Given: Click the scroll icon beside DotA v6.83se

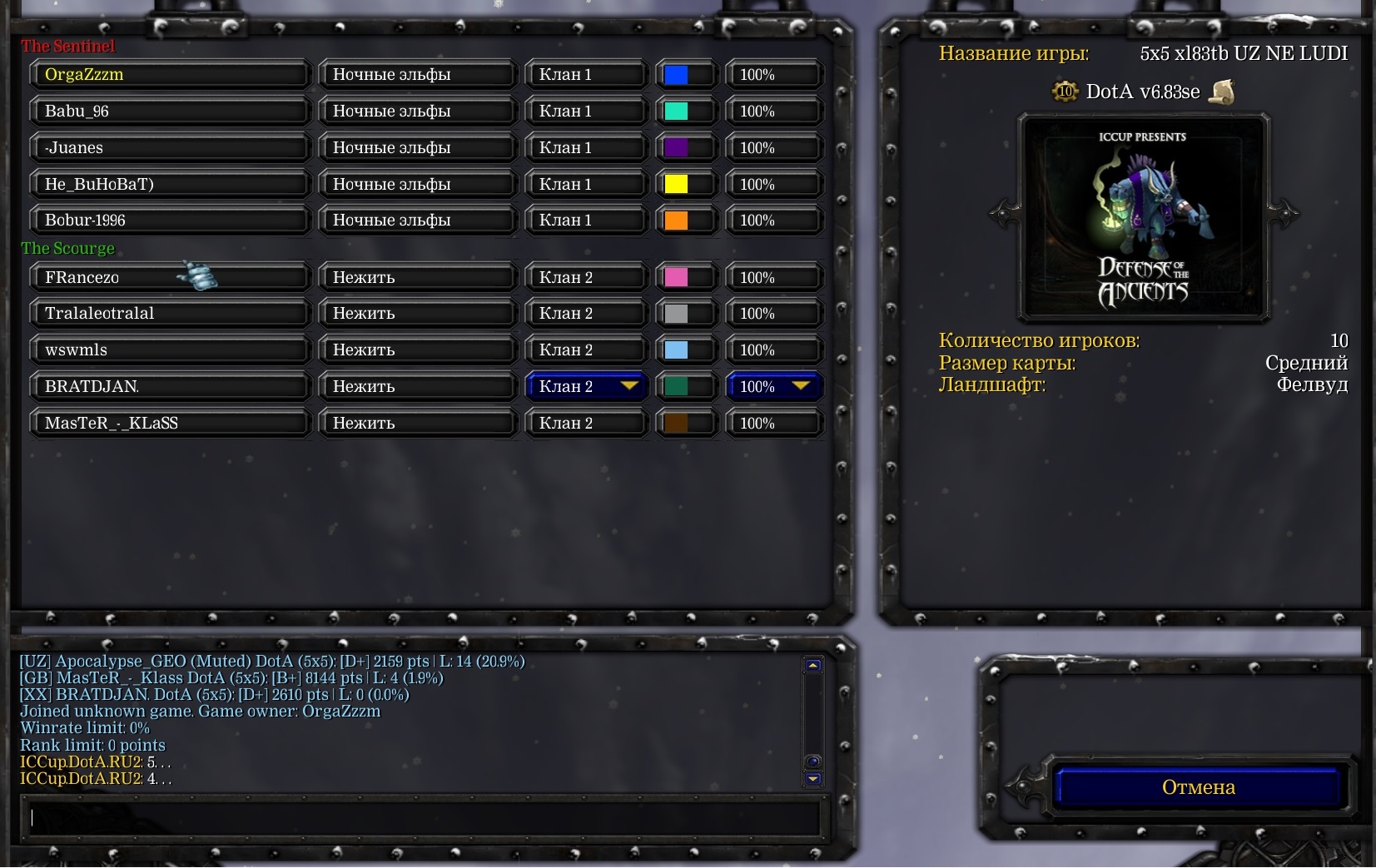Looking at the screenshot, I should (x=1222, y=92).
